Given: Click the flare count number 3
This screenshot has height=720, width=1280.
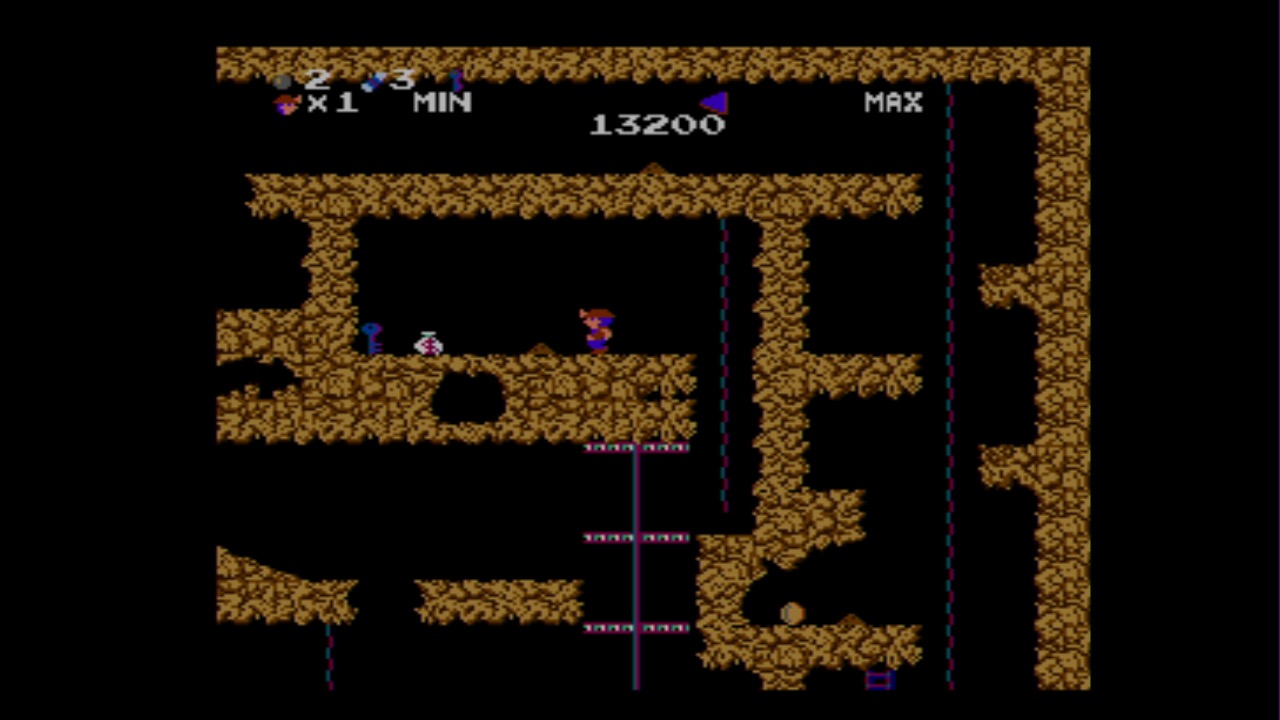Looking at the screenshot, I should 403,78.
